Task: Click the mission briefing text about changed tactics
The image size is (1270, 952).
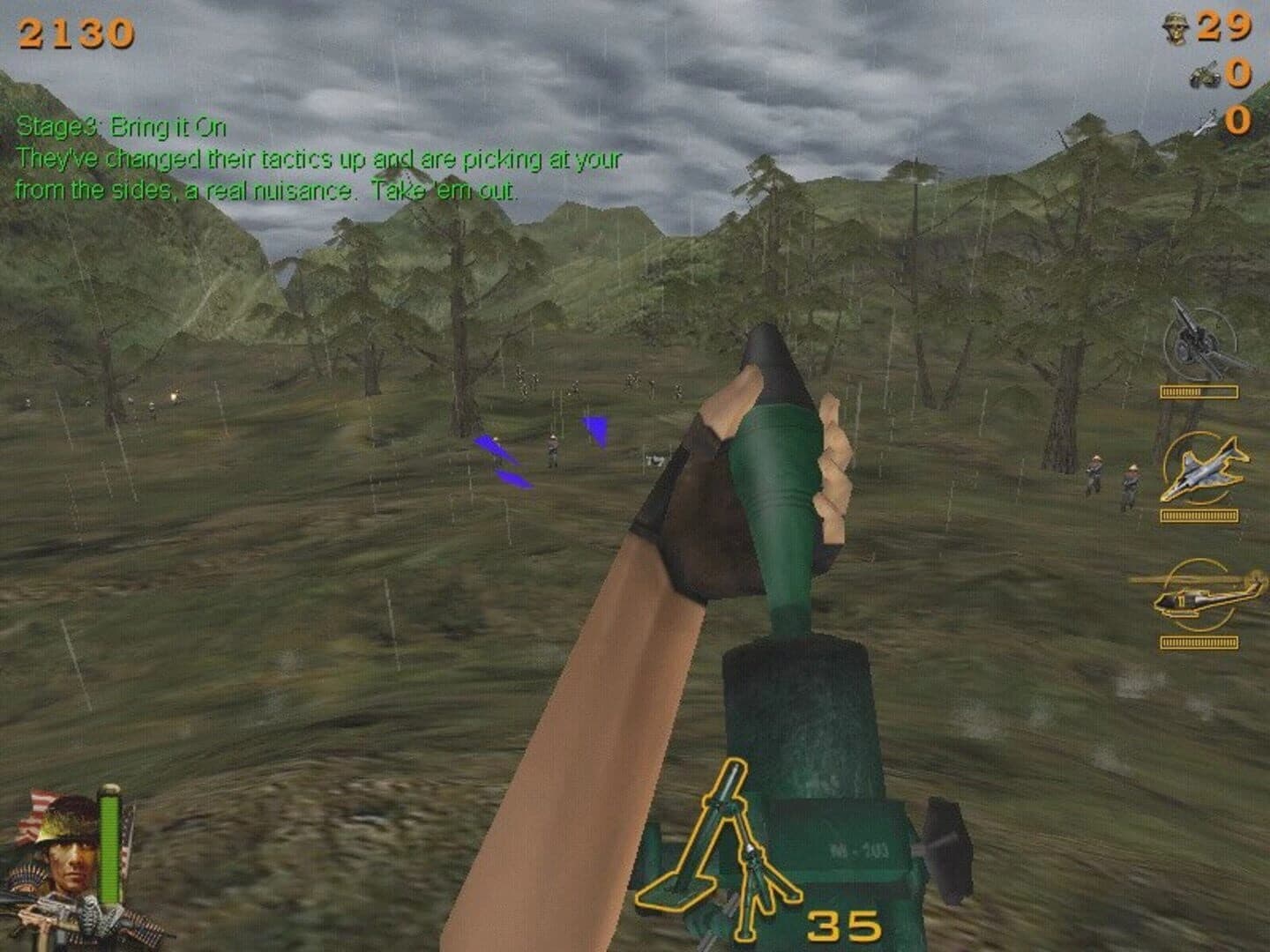Action: click(320, 174)
